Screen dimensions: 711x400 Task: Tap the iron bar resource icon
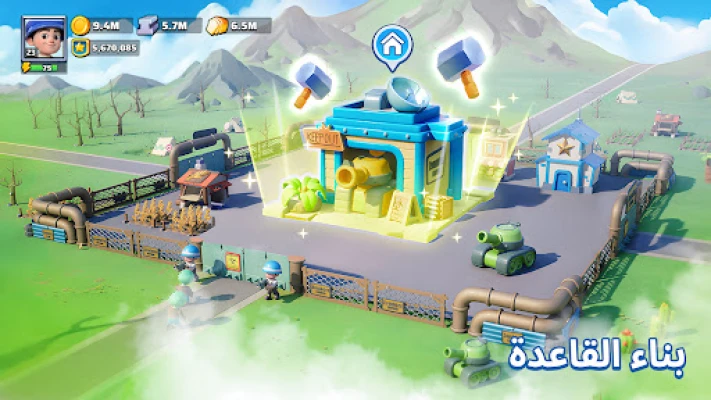pyautogui.click(x=149, y=26)
